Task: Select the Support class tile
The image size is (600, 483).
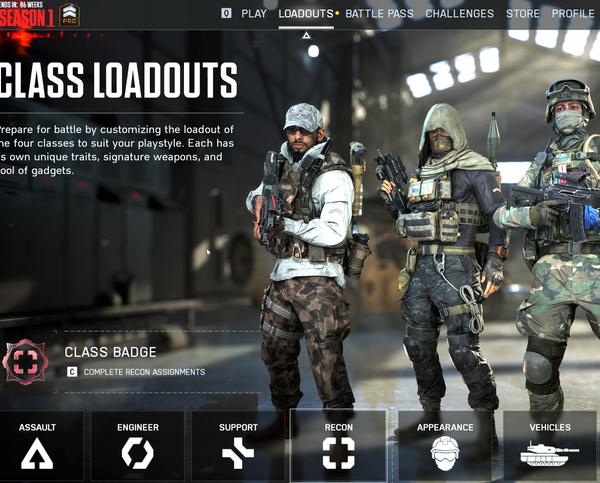Action: point(238,445)
